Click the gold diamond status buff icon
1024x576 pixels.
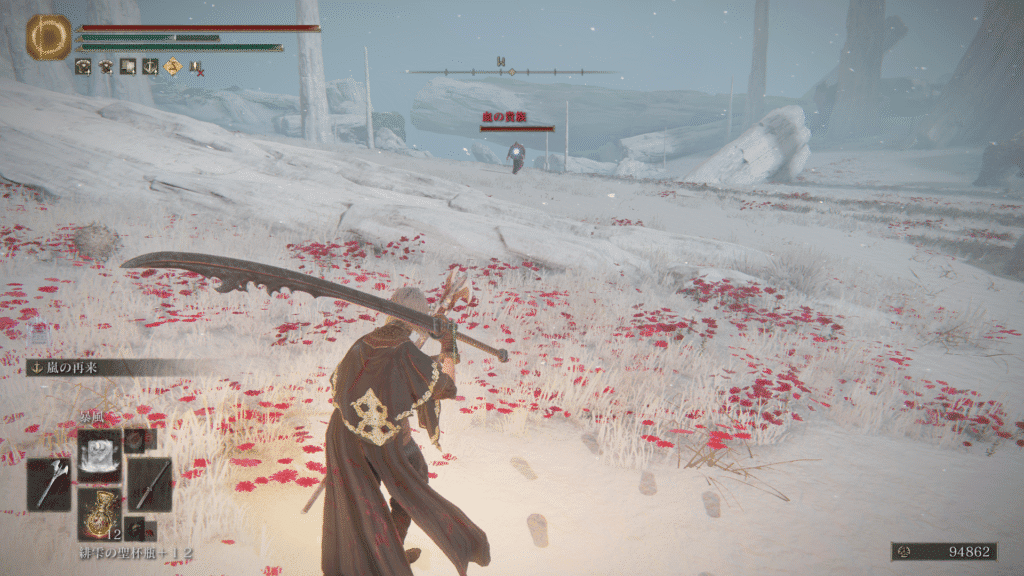[x=173, y=67]
